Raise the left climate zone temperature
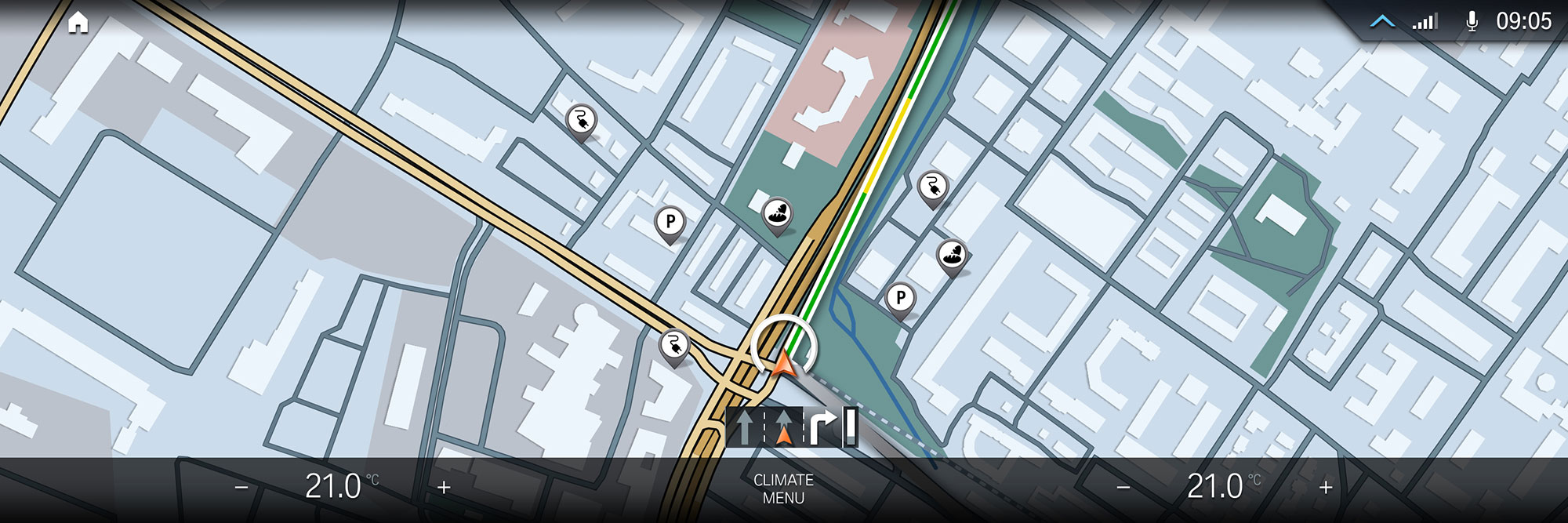This screenshot has width=1568, height=523. (444, 488)
